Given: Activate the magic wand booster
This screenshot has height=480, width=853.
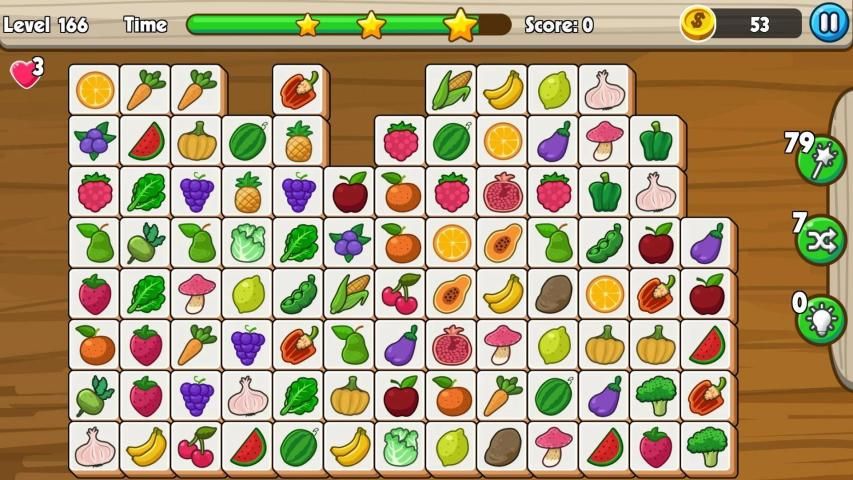Looking at the screenshot, I should [821, 160].
